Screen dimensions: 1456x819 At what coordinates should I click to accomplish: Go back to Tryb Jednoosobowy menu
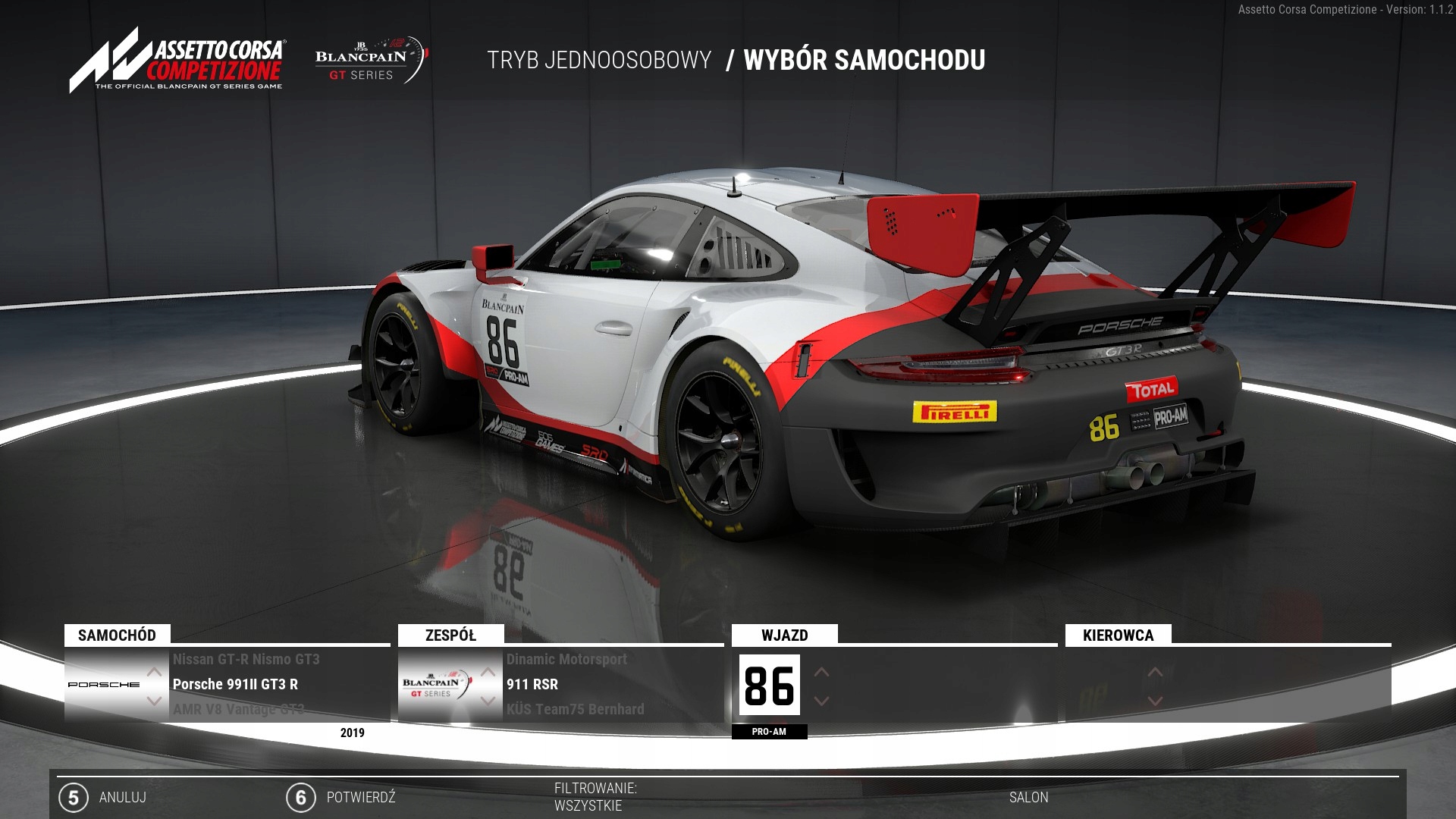(599, 61)
